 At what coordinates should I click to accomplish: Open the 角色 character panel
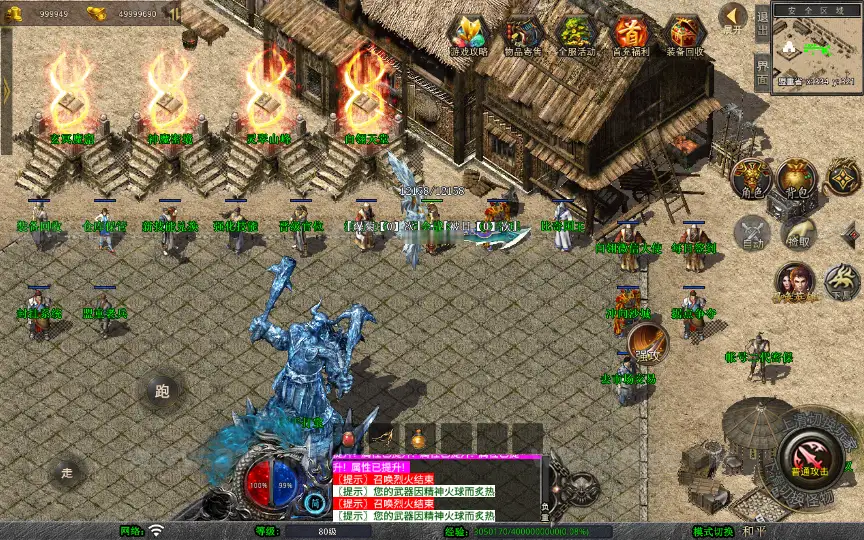tap(751, 177)
